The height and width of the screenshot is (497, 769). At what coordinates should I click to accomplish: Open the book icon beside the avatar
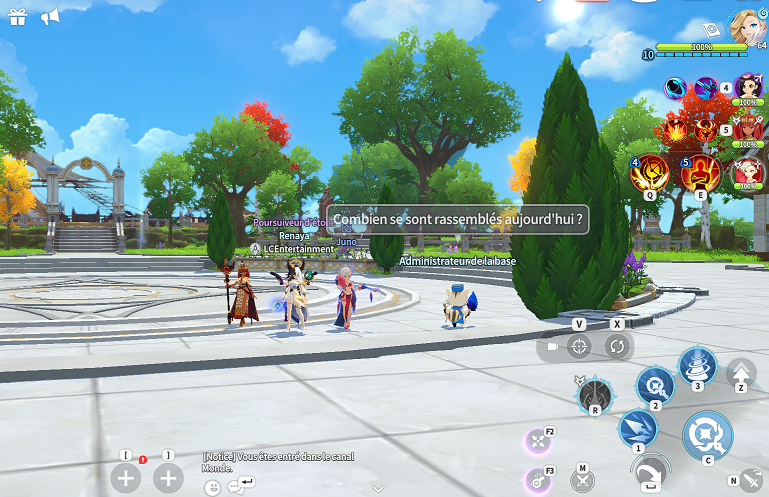711,28
